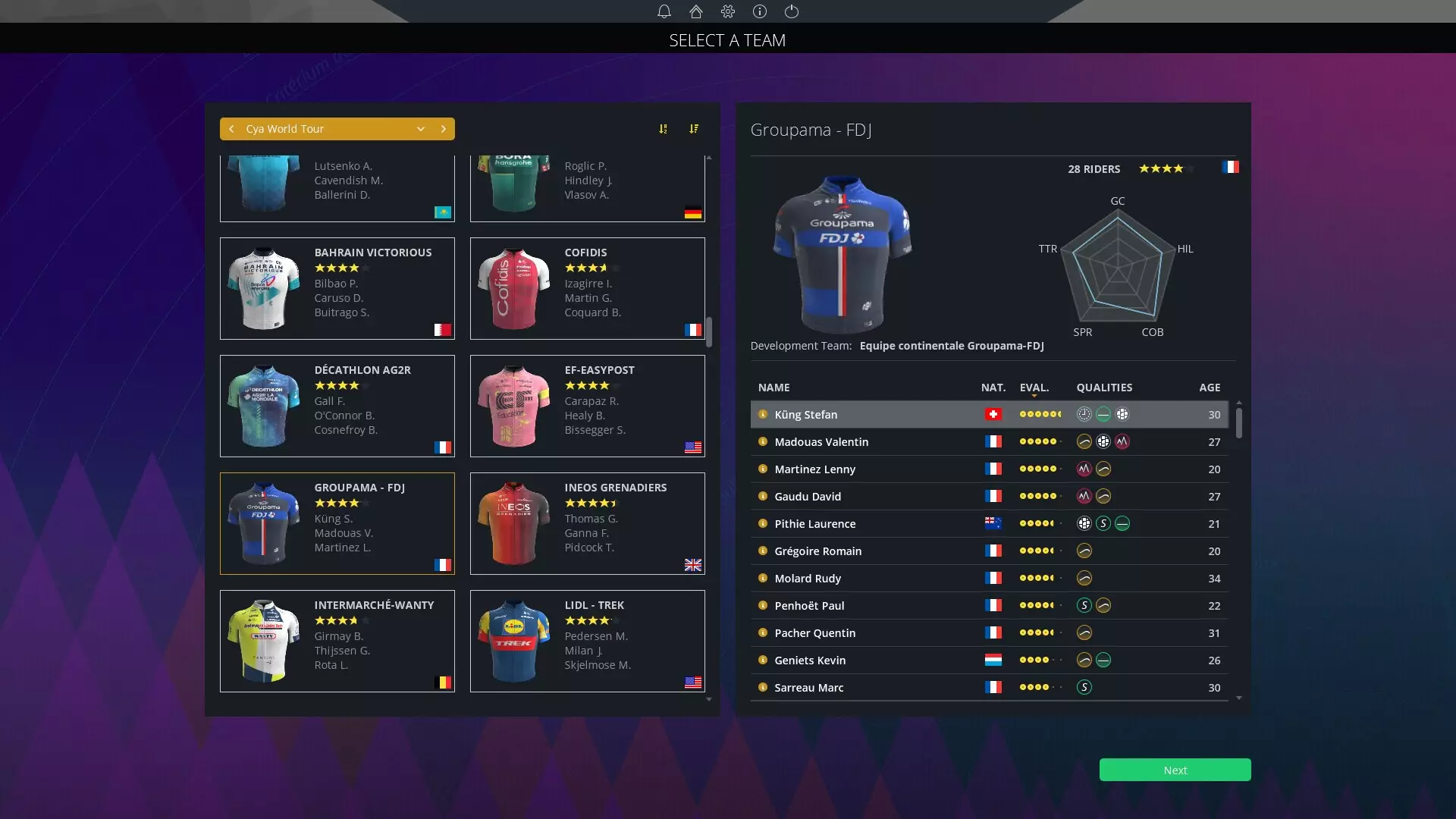Click right chevron to next competition
This screenshot has width=1456, height=819.
coord(444,129)
